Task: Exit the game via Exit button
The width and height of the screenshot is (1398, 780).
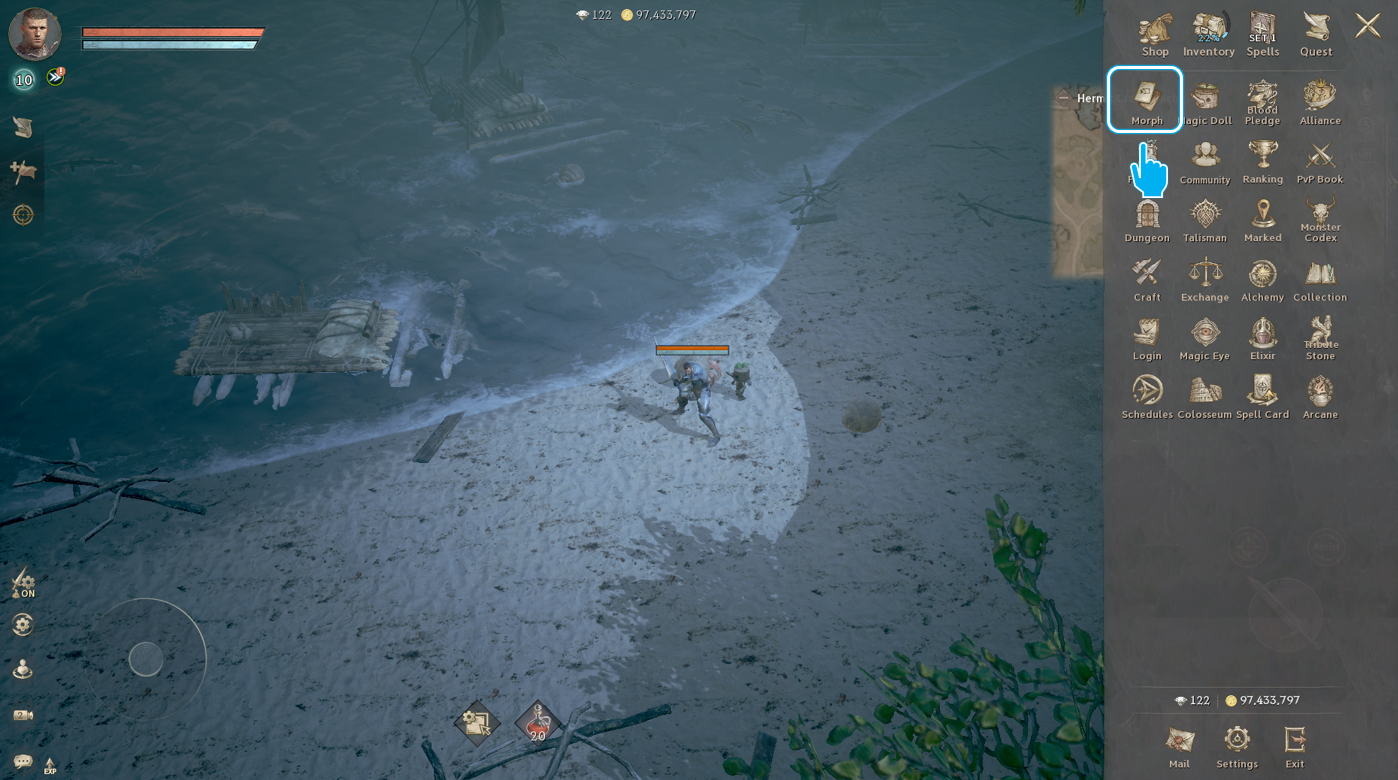Action: [1295, 745]
